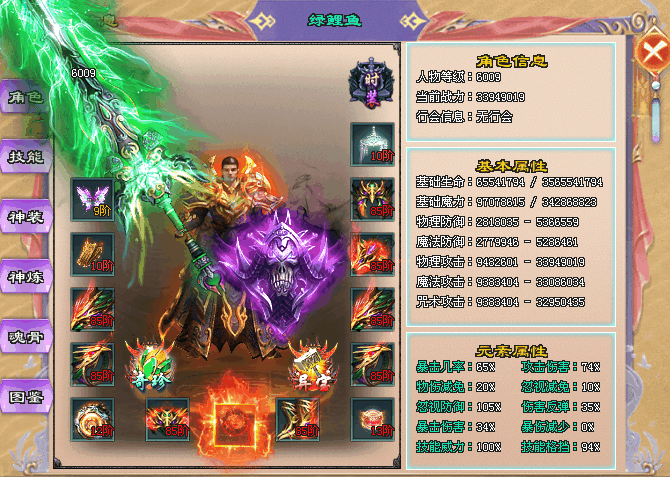Select the silver helmet equipment slot
This screenshot has width=670, height=477.
click(x=372, y=145)
